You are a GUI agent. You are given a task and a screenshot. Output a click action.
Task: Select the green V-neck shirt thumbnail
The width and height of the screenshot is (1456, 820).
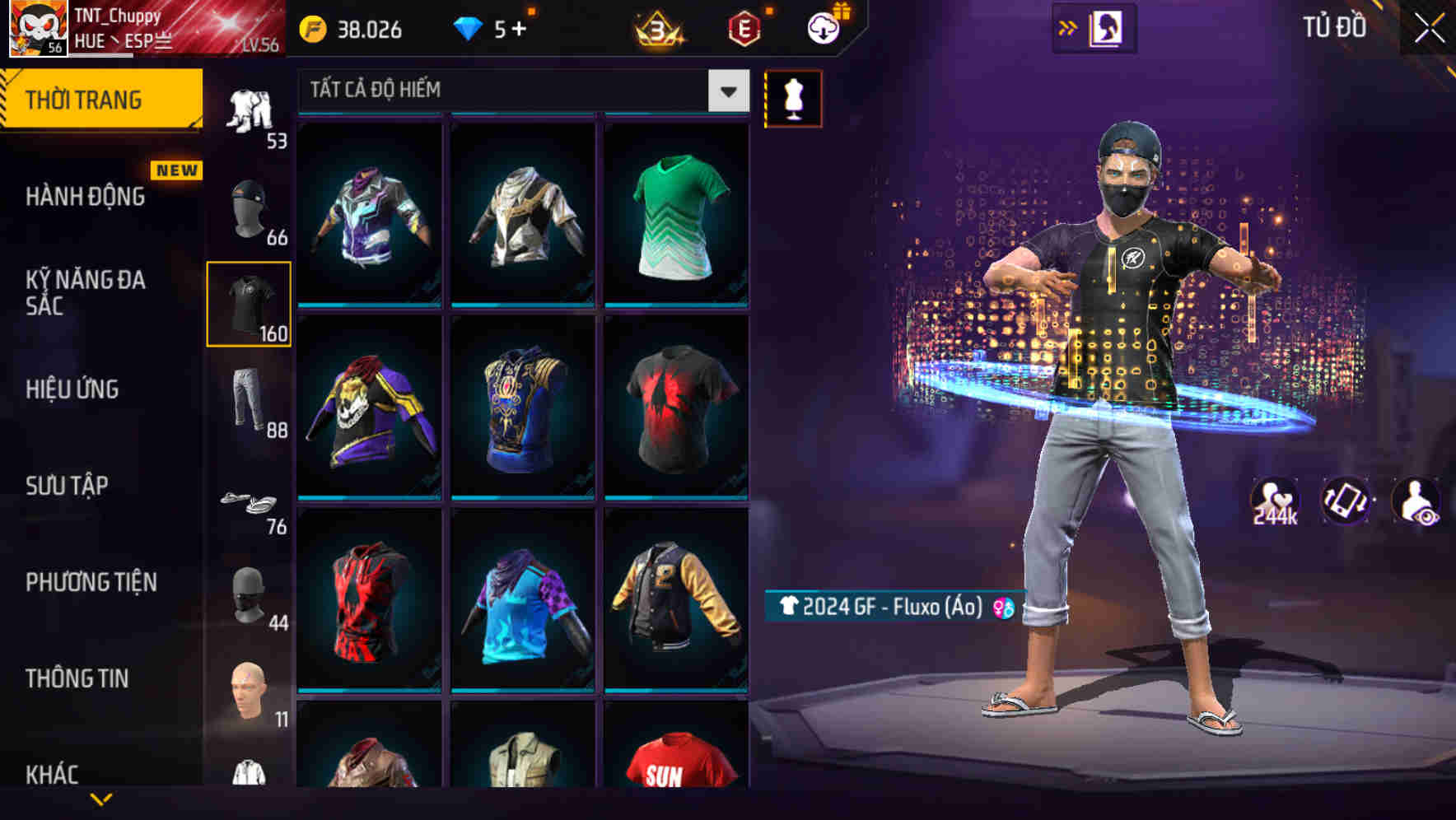point(677,216)
